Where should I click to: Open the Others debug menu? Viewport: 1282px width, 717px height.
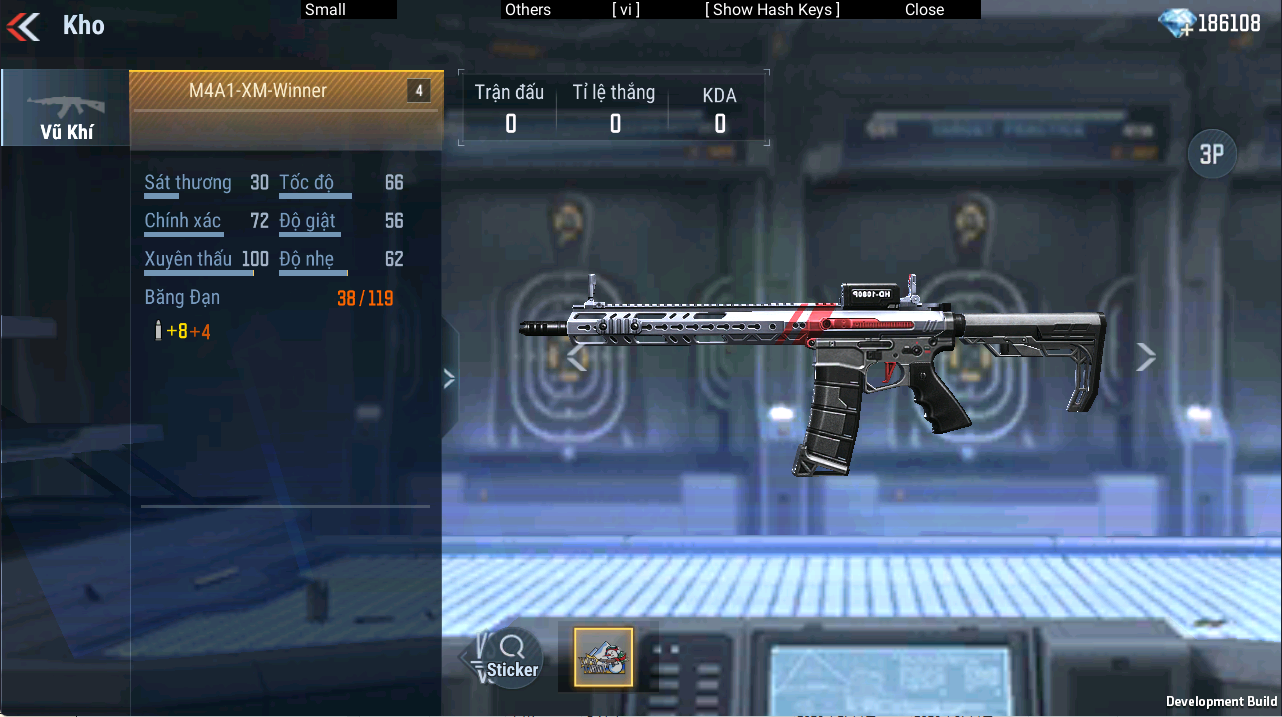pos(528,10)
